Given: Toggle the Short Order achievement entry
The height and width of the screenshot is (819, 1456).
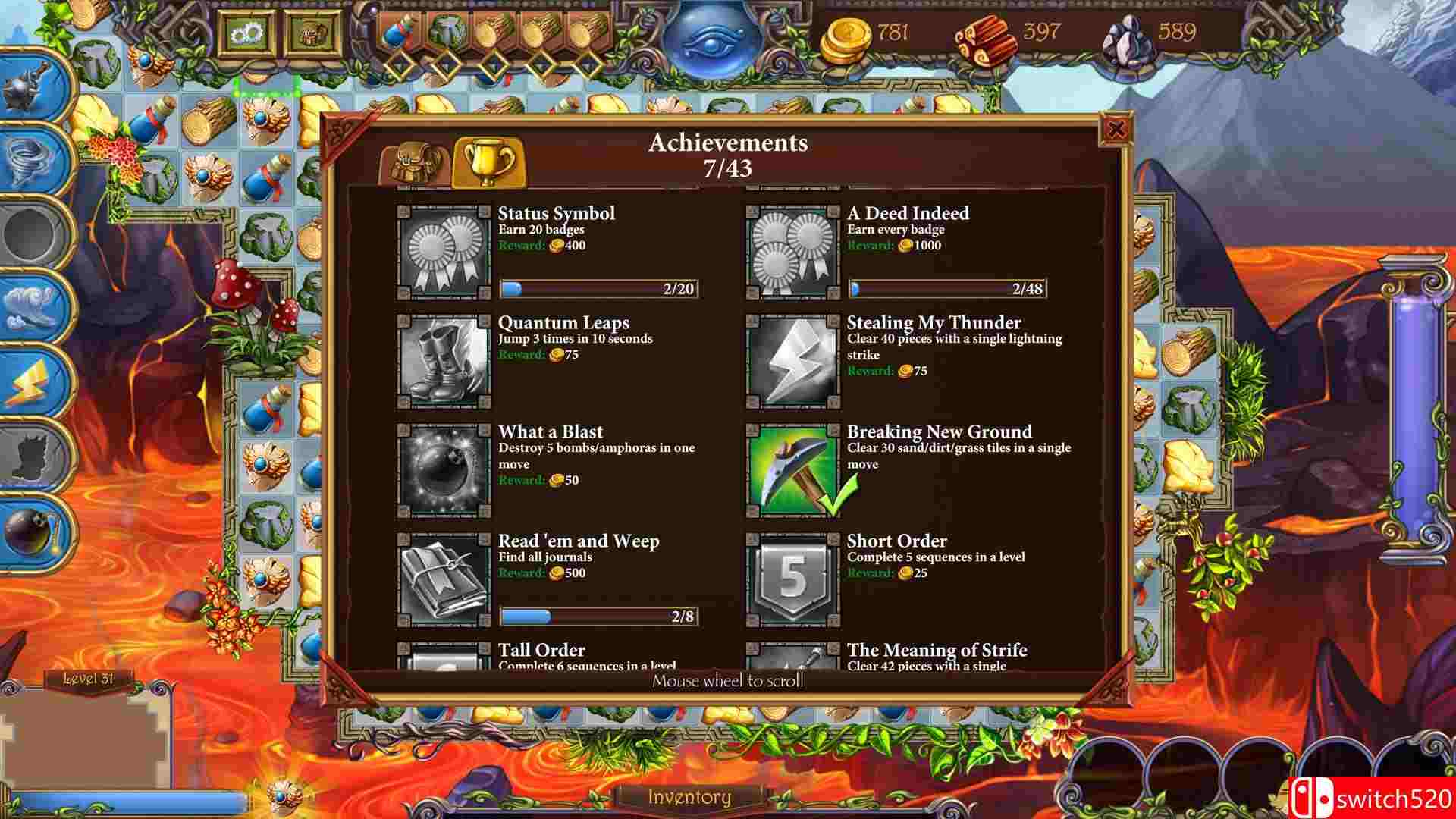Looking at the screenshot, I should click(792, 578).
